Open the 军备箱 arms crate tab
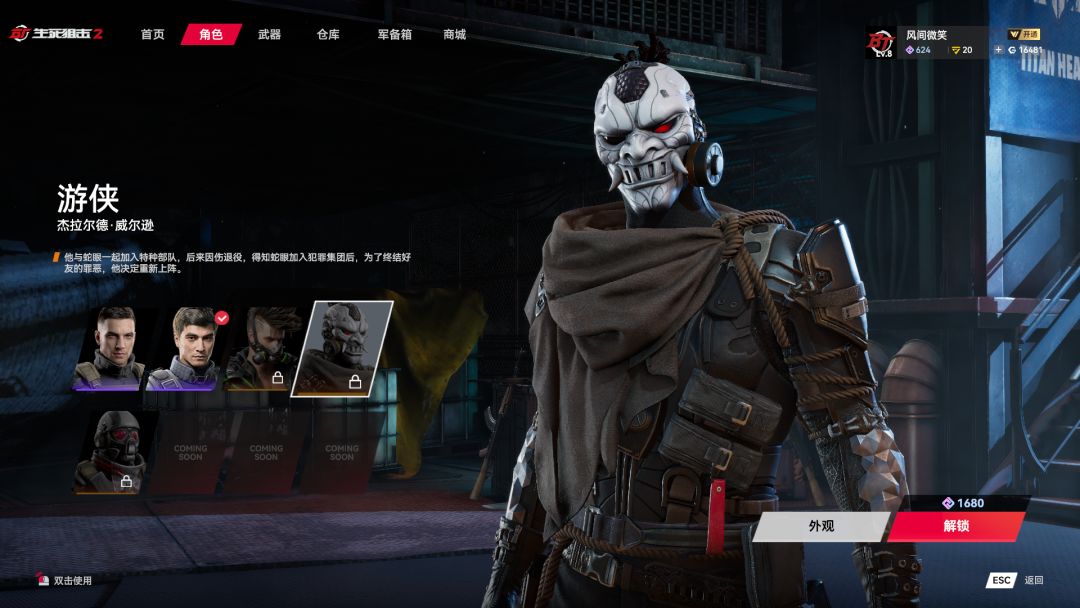Screen dimensions: 1080x608 (394, 35)
